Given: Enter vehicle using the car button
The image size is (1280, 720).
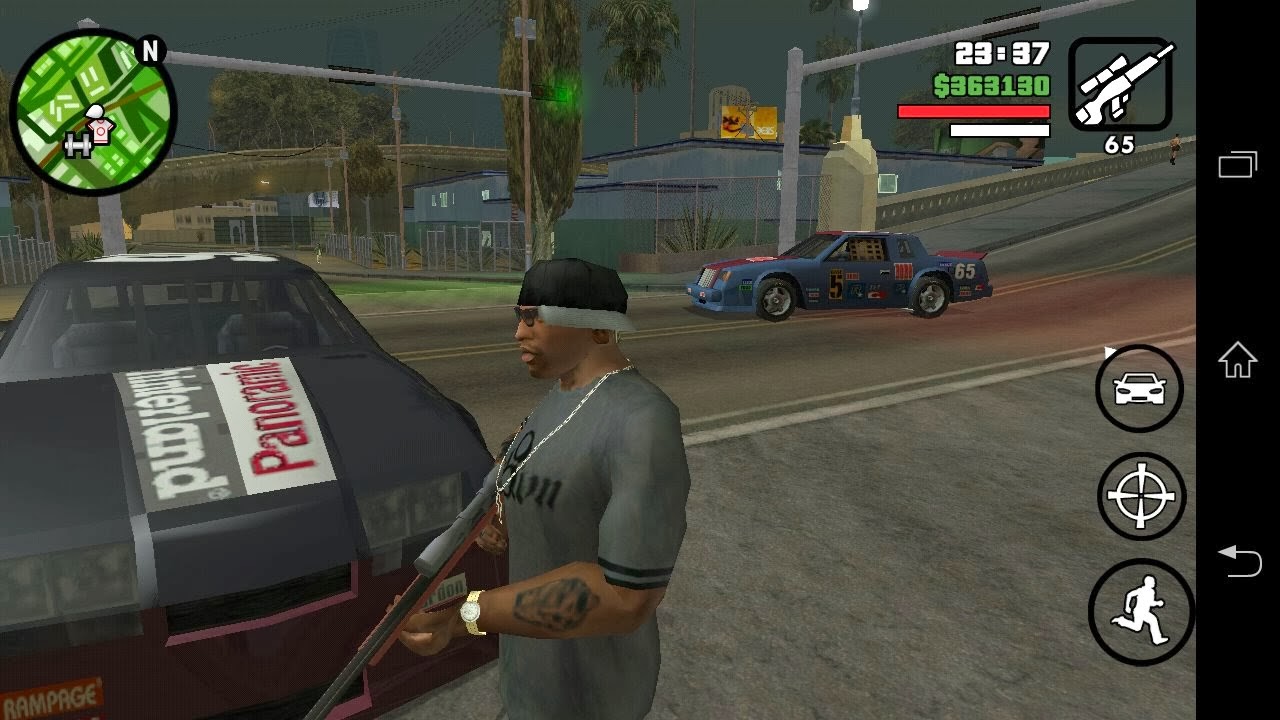Looking at the screenshot, I should pos(1139,389).
